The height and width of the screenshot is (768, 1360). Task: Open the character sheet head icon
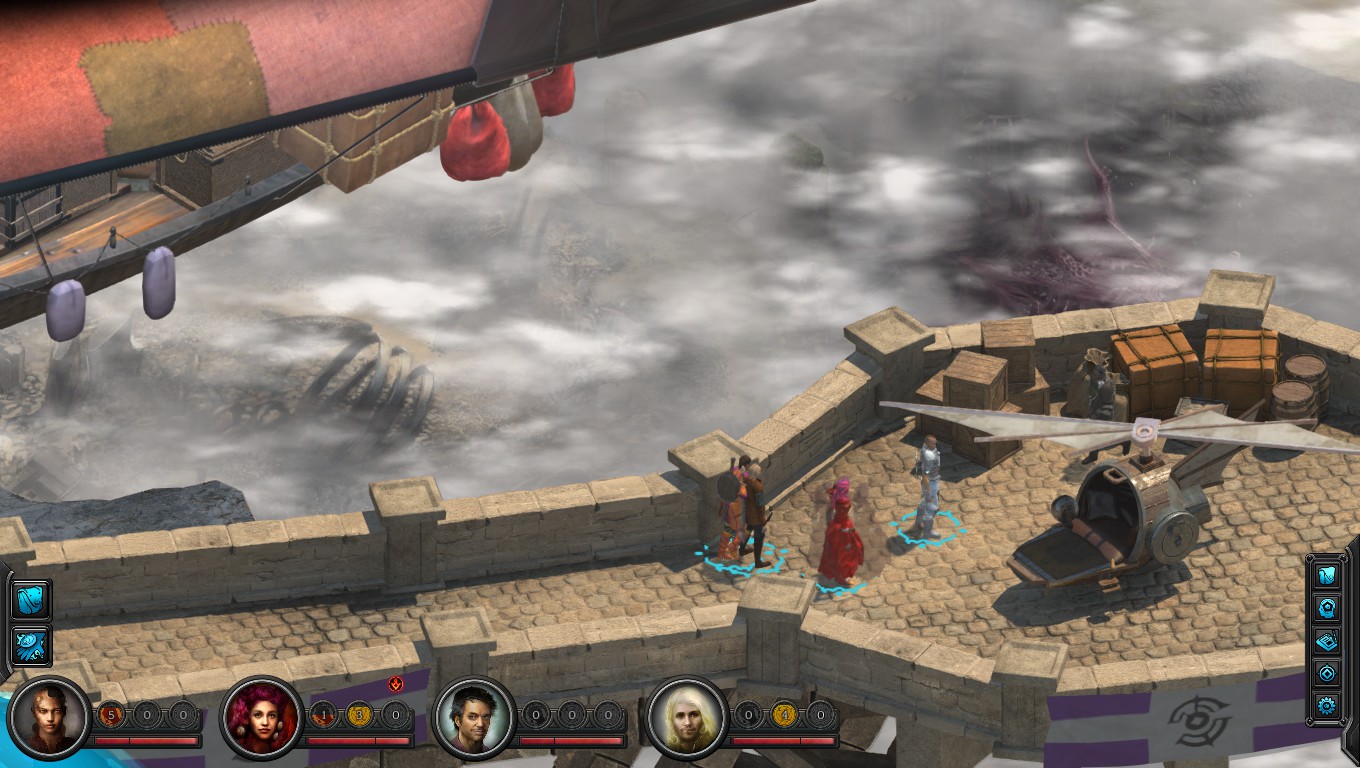[1327, 607]
